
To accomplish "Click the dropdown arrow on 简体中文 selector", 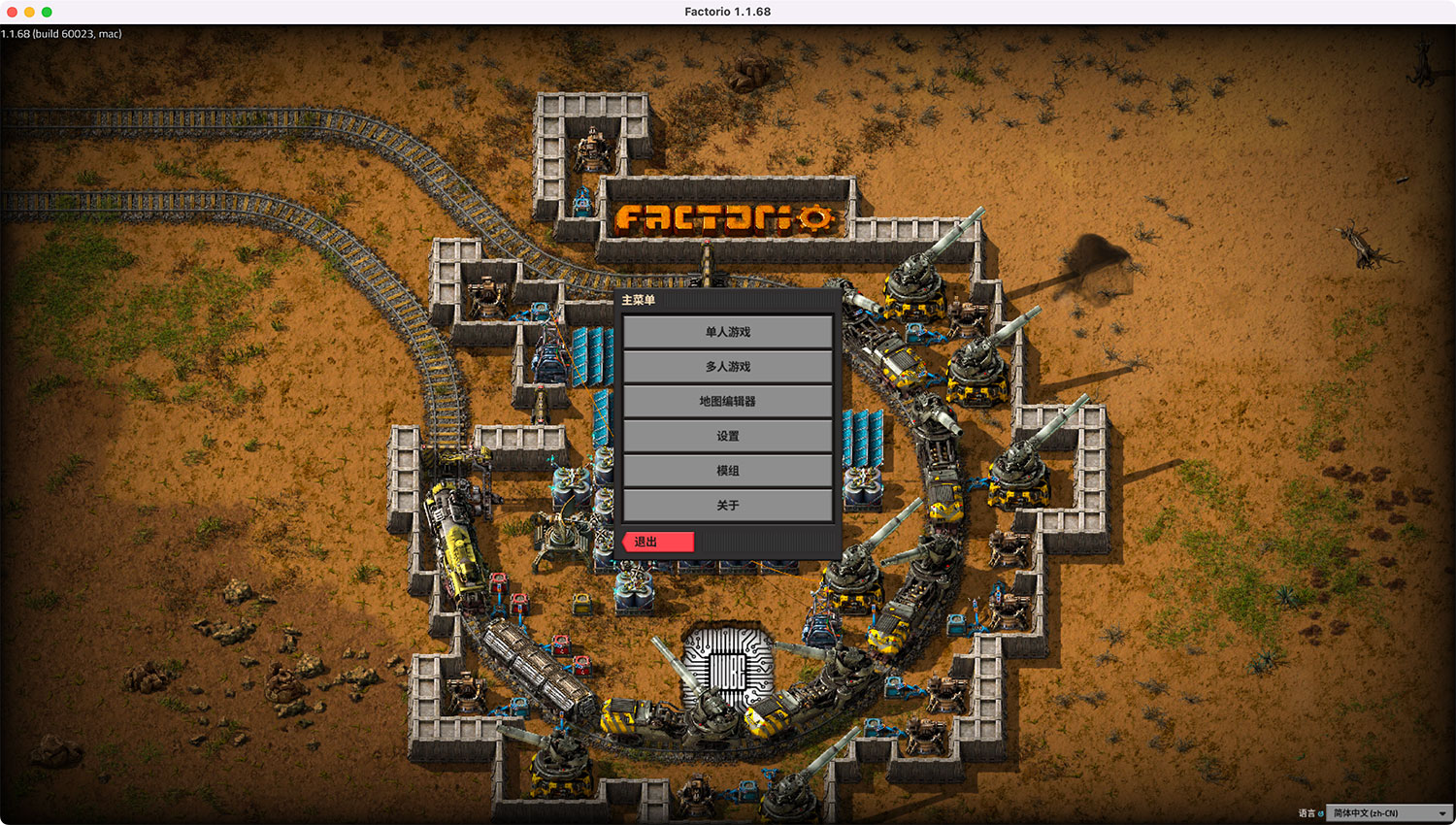I will (x=1442, y=812).
